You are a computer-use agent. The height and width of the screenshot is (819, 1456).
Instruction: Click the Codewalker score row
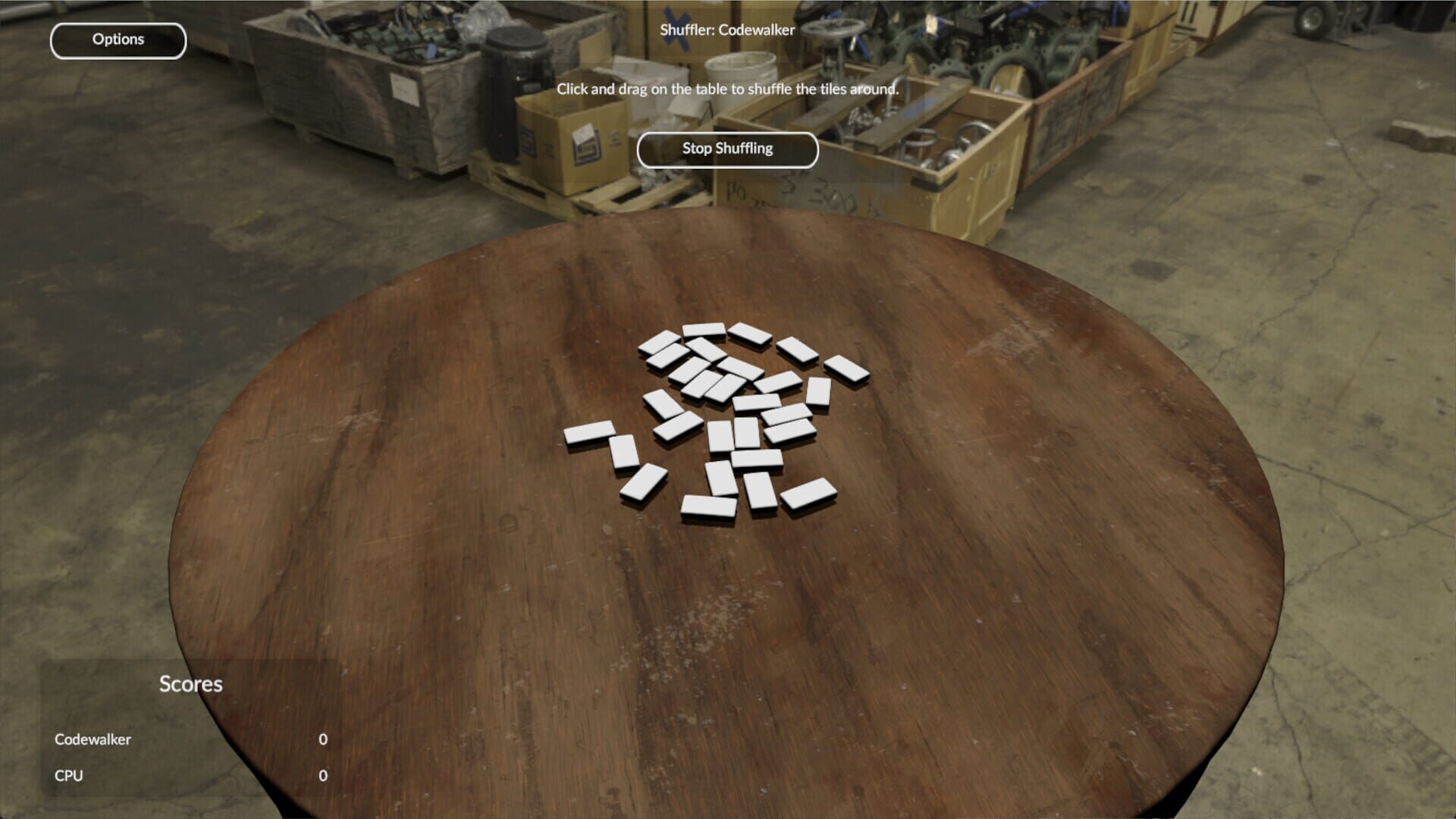coord(92,739)
